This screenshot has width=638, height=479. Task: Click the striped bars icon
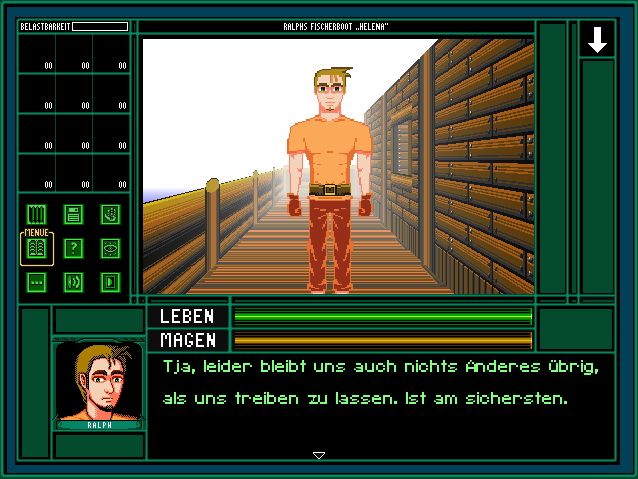37,213
